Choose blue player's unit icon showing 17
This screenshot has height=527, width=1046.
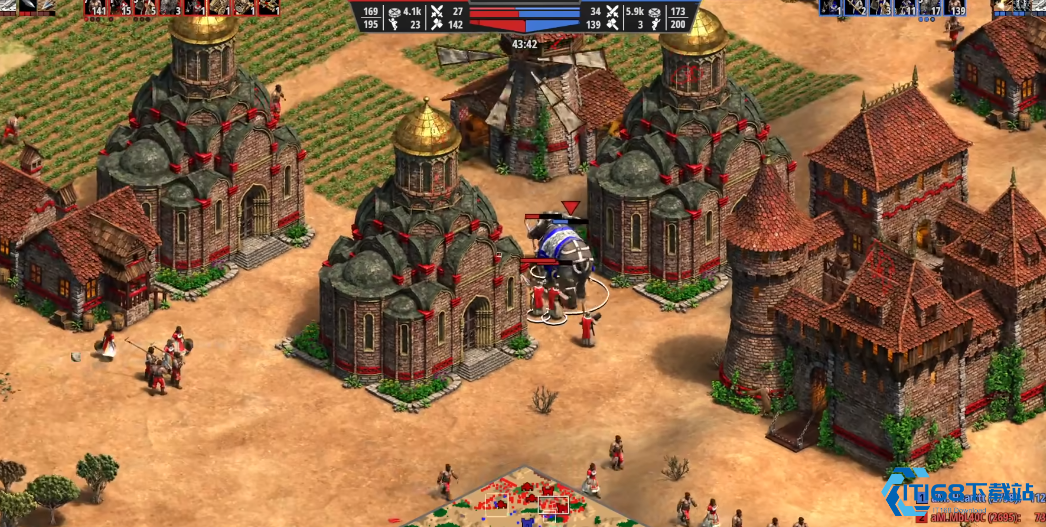click(931, 8)
